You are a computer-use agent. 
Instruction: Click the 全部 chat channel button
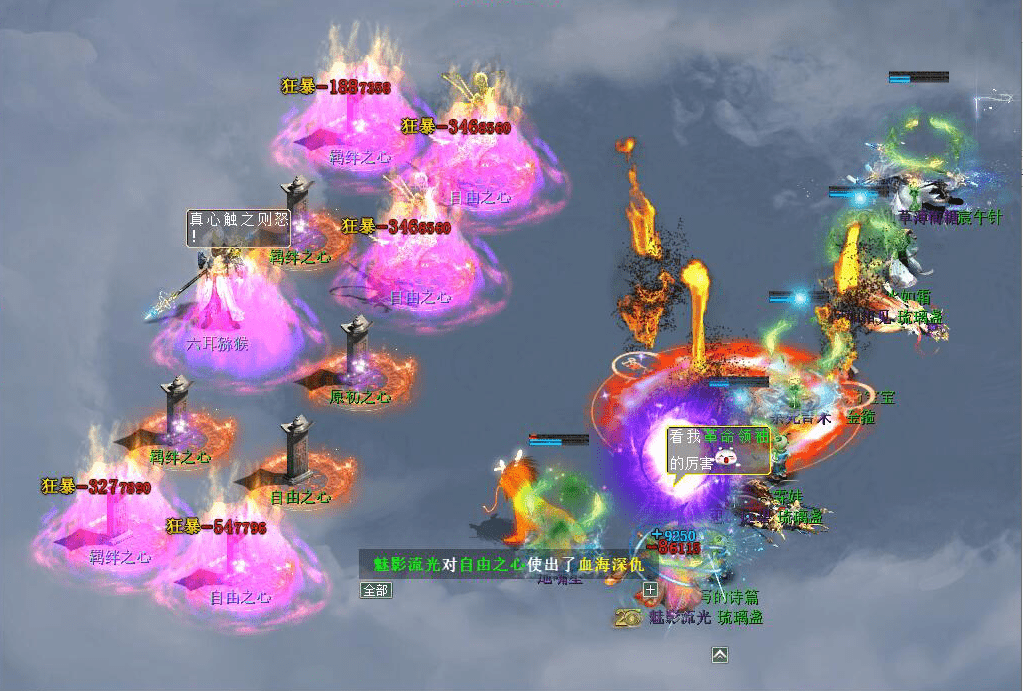coord(376,590)
